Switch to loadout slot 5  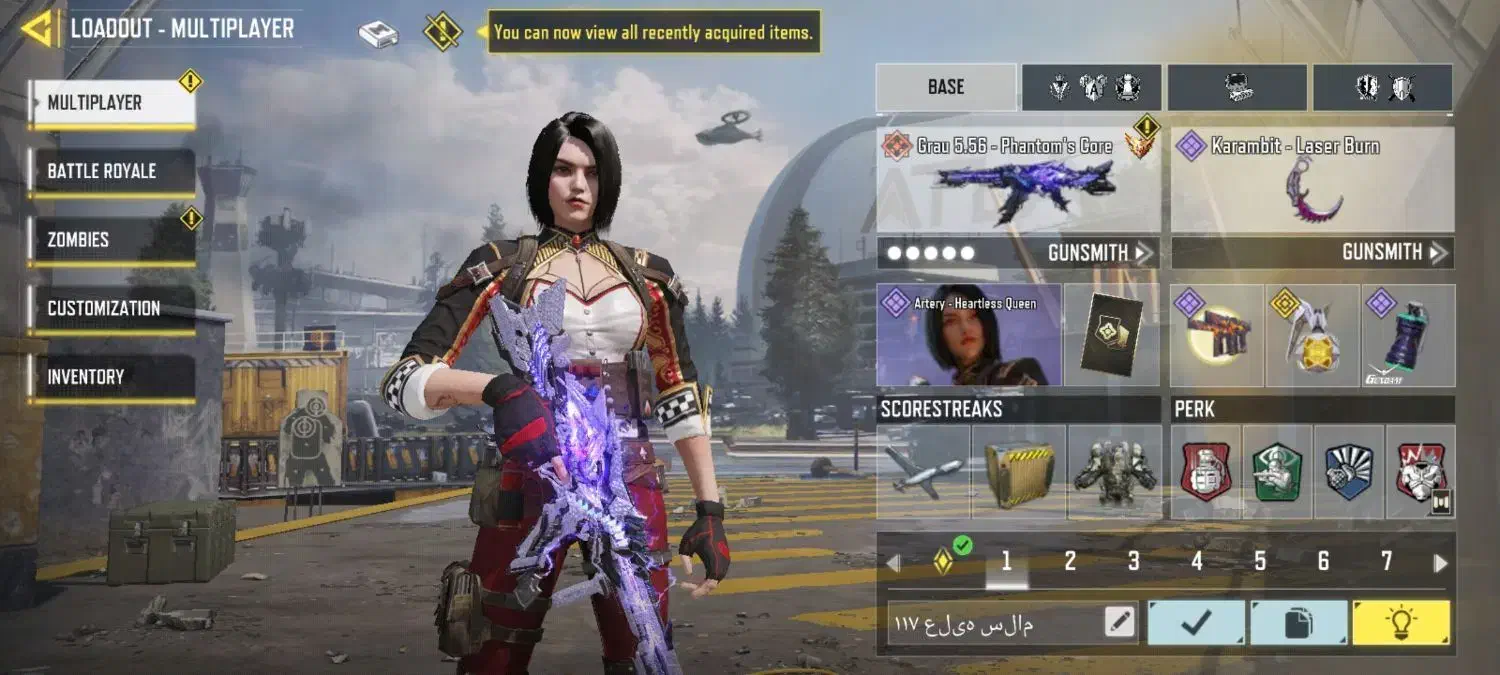(1260, 562)
